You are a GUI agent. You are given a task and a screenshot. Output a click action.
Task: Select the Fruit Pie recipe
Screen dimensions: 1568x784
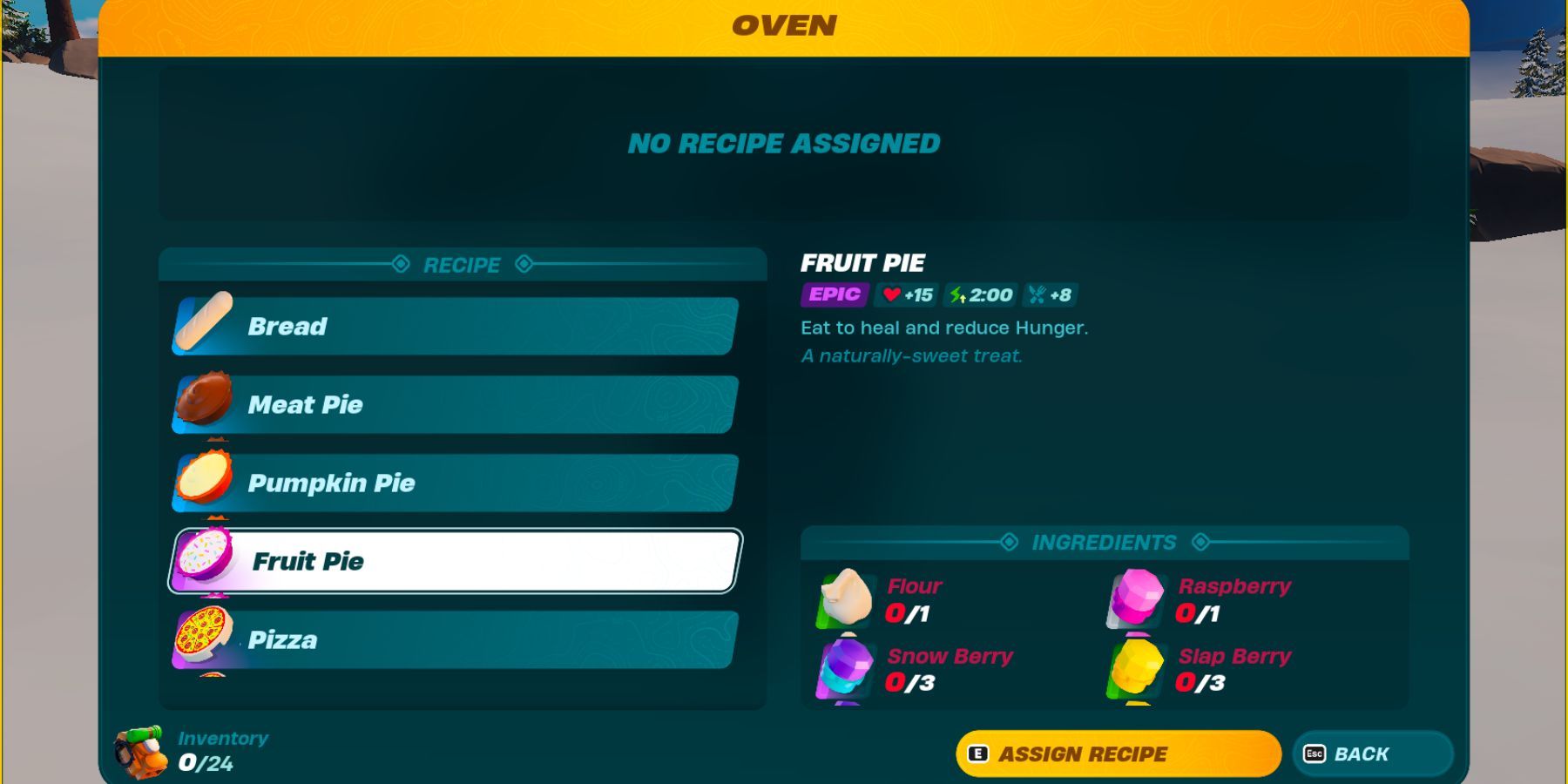pyautogui.click(x=453, y=562)
